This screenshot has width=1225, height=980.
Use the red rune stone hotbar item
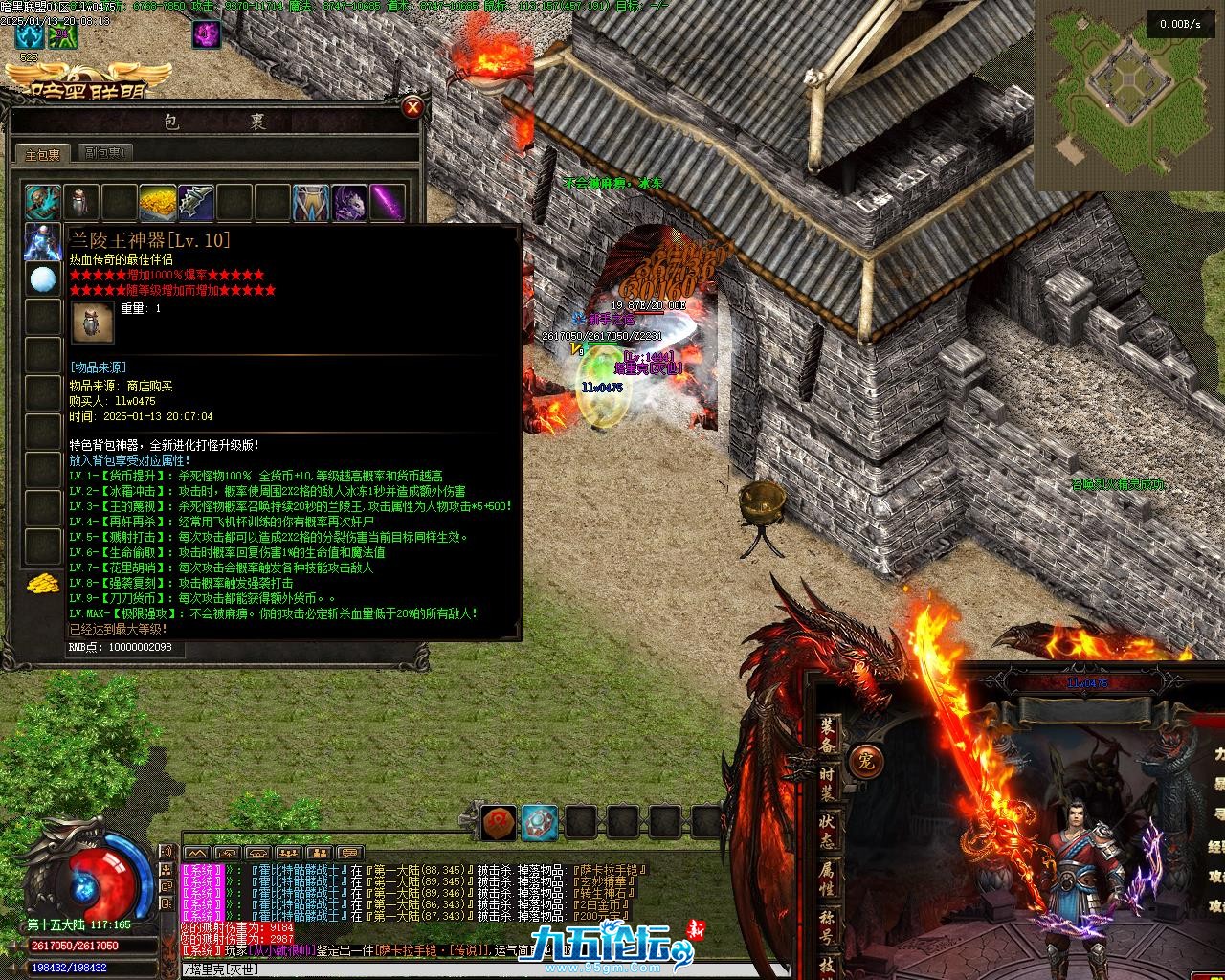[499, 821]
